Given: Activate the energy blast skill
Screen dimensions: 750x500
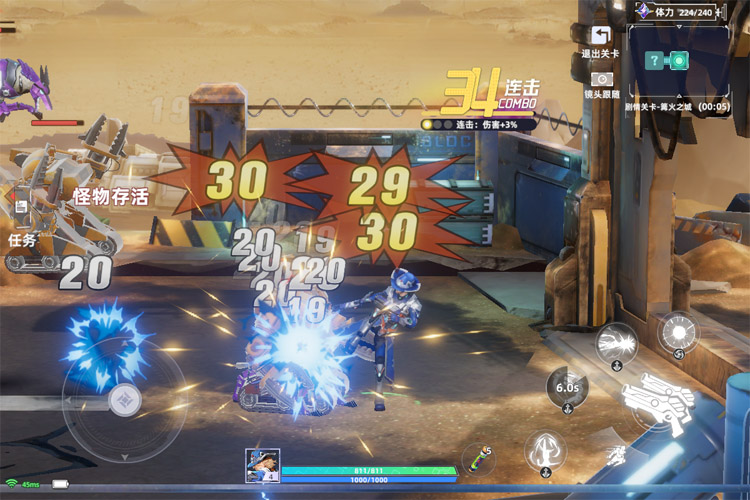Looking at the screenshot, I should (x=617, y=343).
